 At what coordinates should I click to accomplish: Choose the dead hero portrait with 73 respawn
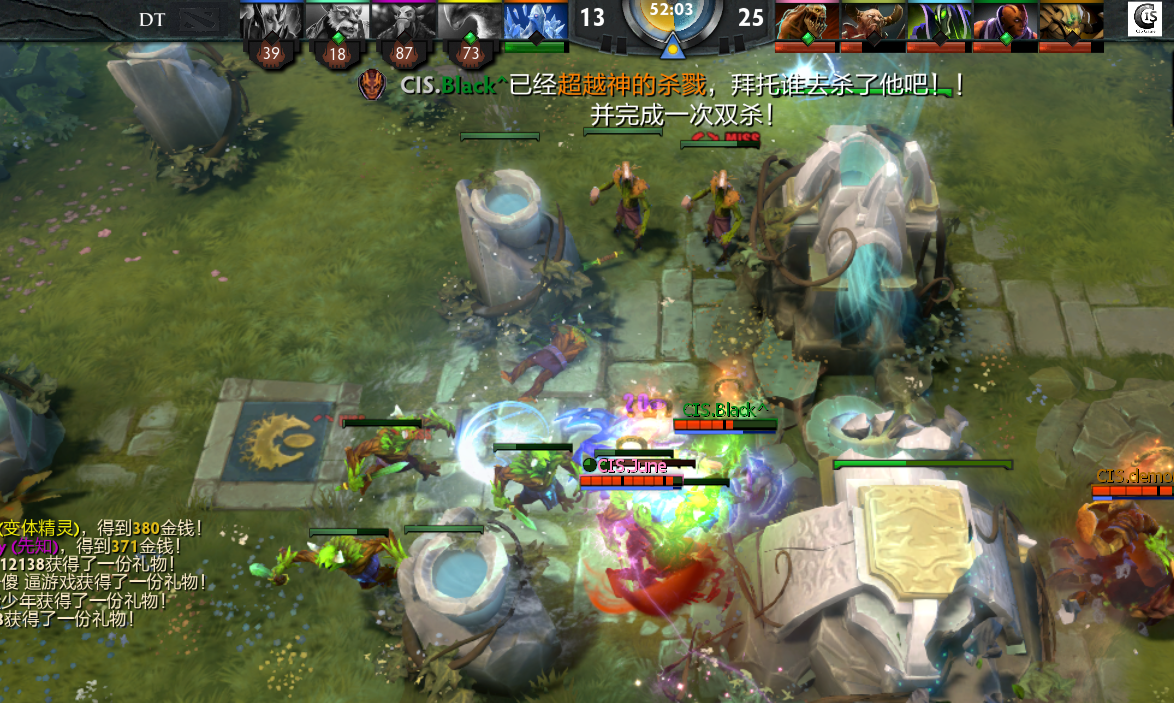[469, 20]
